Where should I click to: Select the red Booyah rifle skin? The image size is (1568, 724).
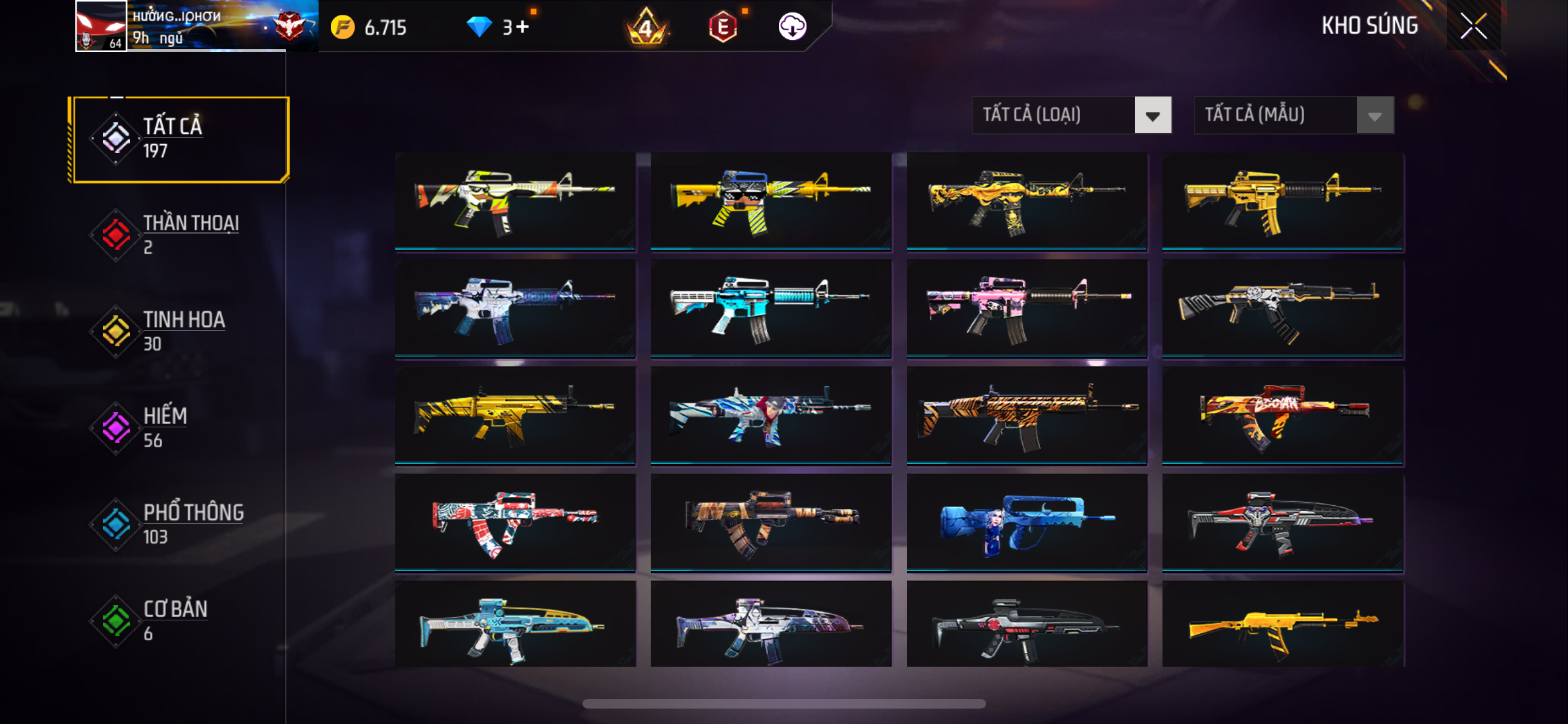[1282, 415]
